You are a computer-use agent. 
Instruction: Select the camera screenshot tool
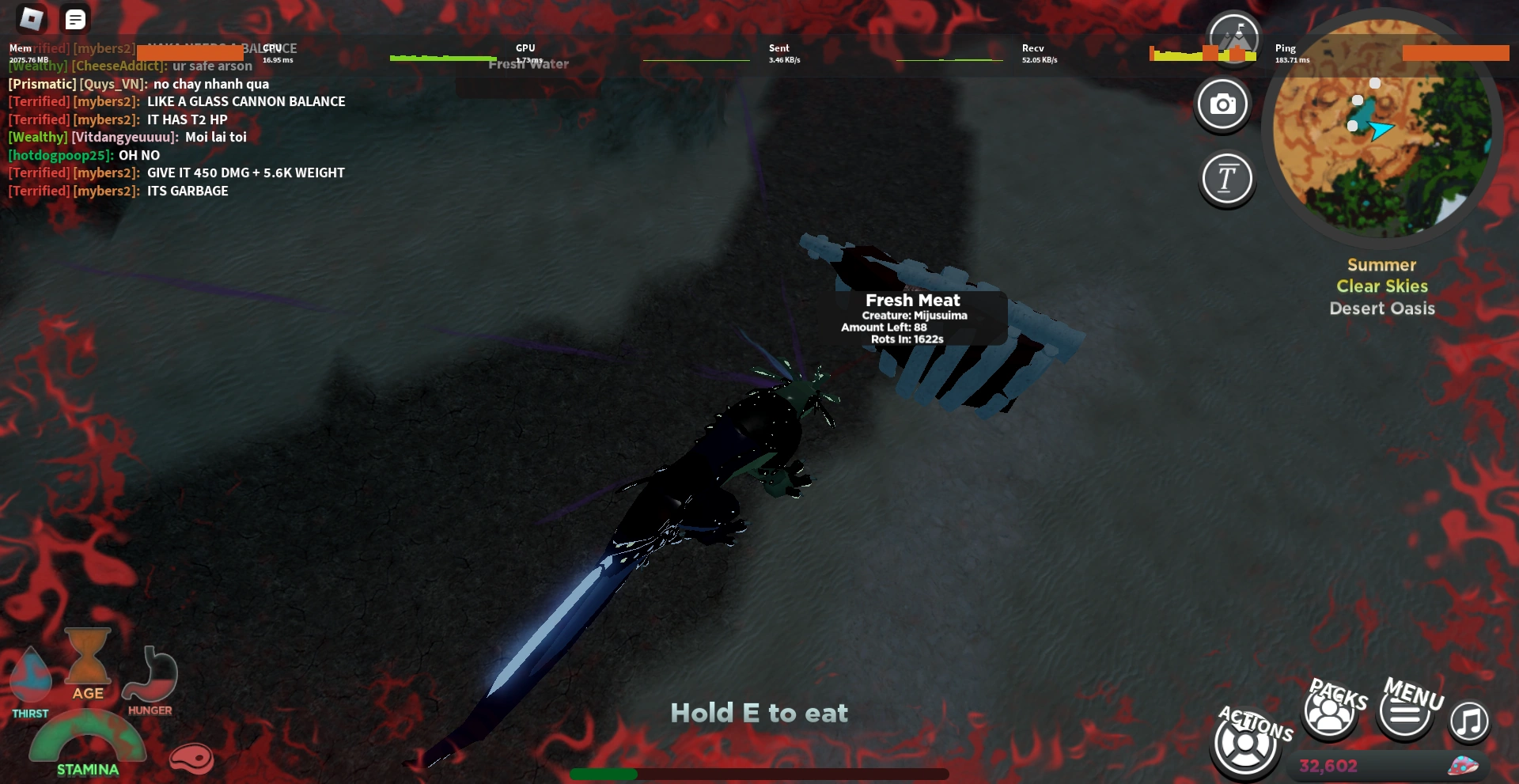click(x=1222, y=104)
